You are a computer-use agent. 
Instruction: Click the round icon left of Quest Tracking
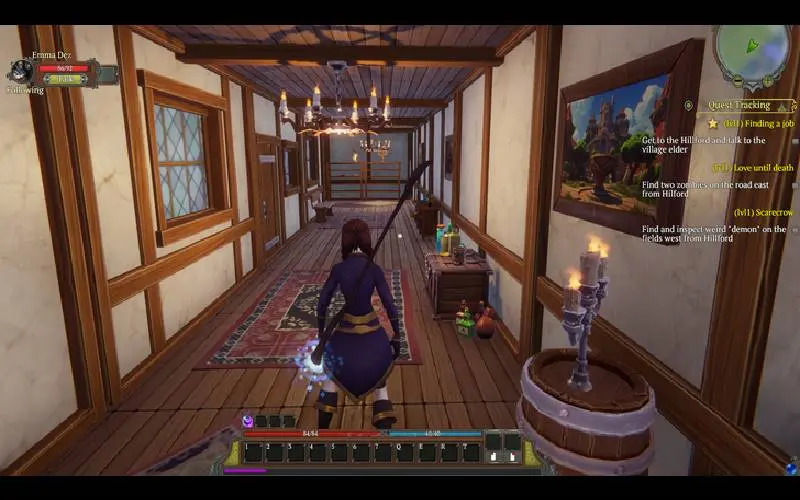click(x=689, y=105)
